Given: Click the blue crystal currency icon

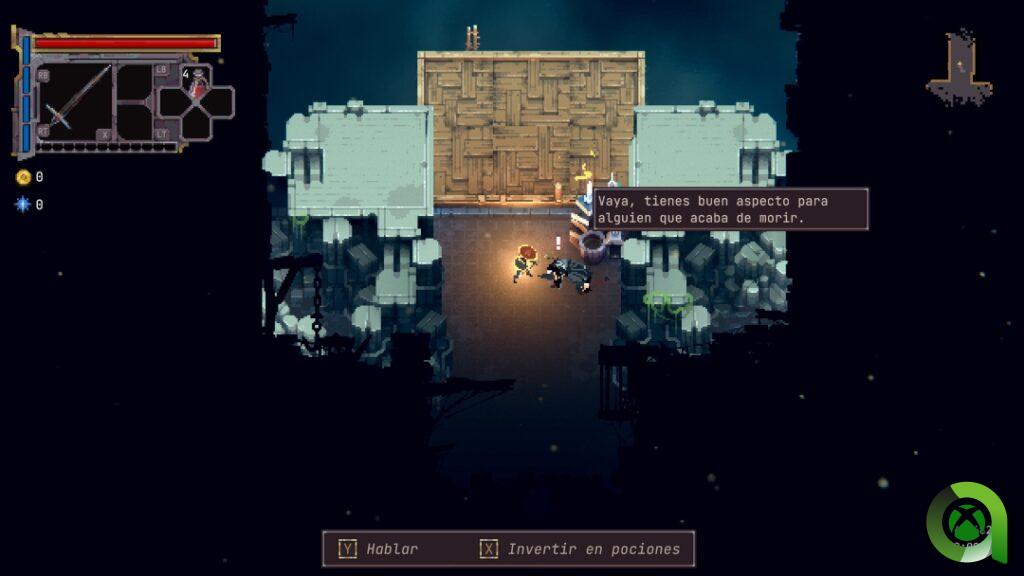Looking at the screenshot, I should [23, 204].
